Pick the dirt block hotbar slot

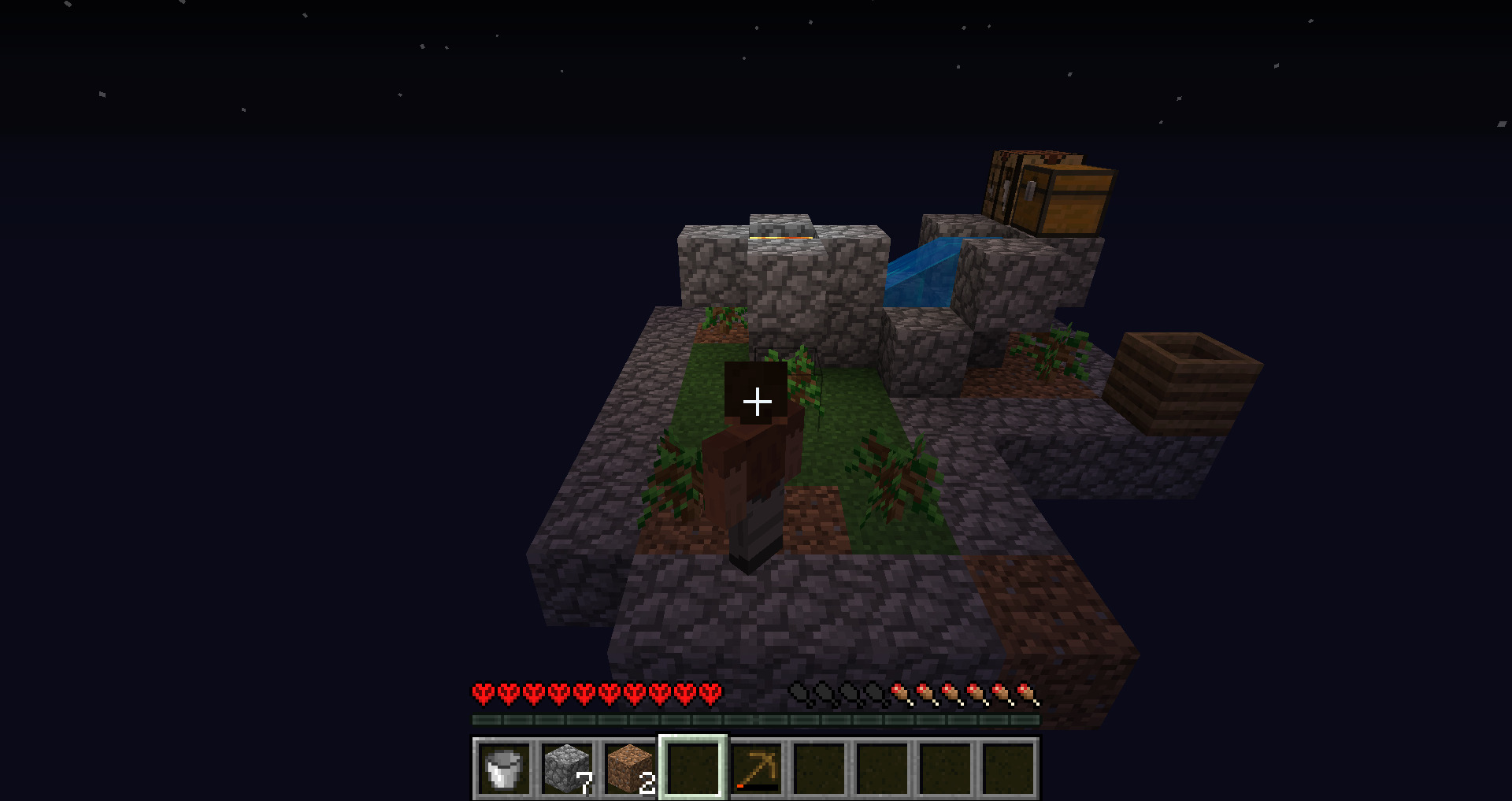(630, 768)
